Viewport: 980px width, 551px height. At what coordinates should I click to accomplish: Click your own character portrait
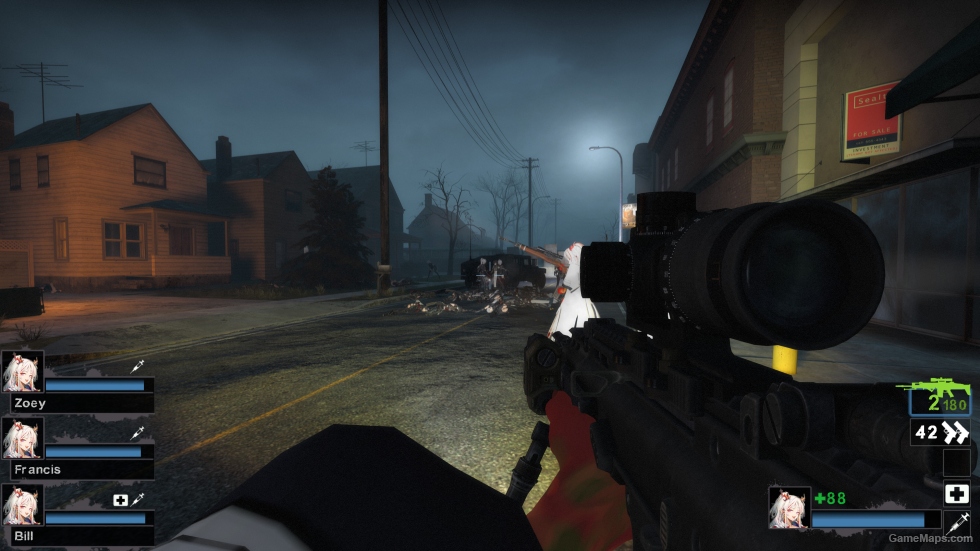click(x=789, y=506)
